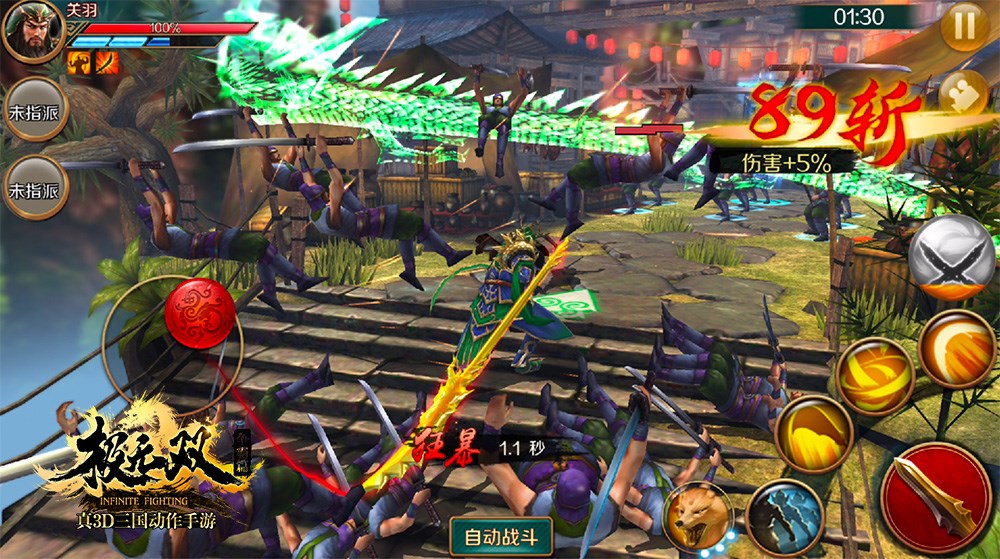Cast the yellow wave slash skill
This screenshot has height=559, width=1000.
[814, 434]
